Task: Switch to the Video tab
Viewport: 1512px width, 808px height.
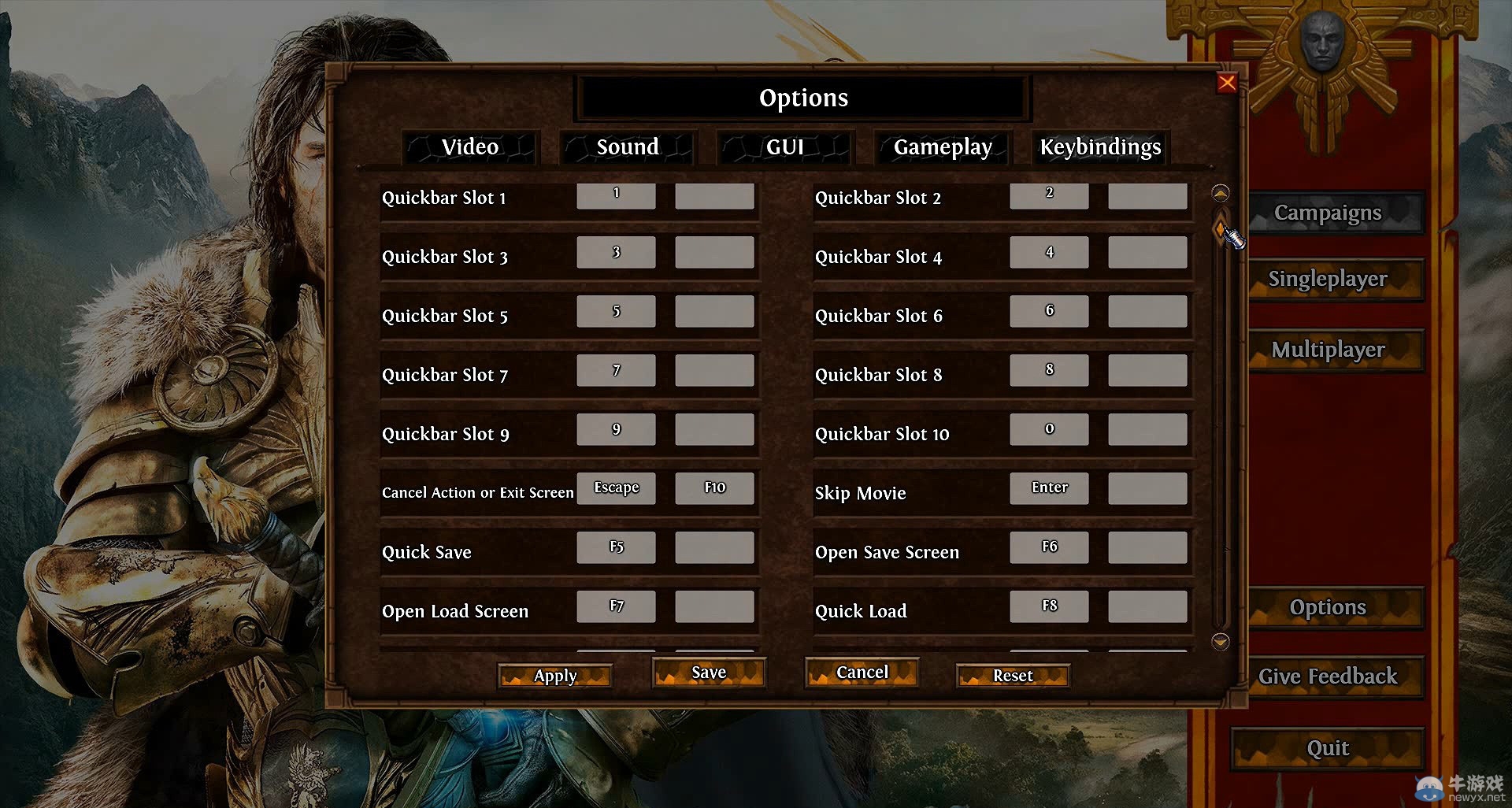Action: click(470, 147)
